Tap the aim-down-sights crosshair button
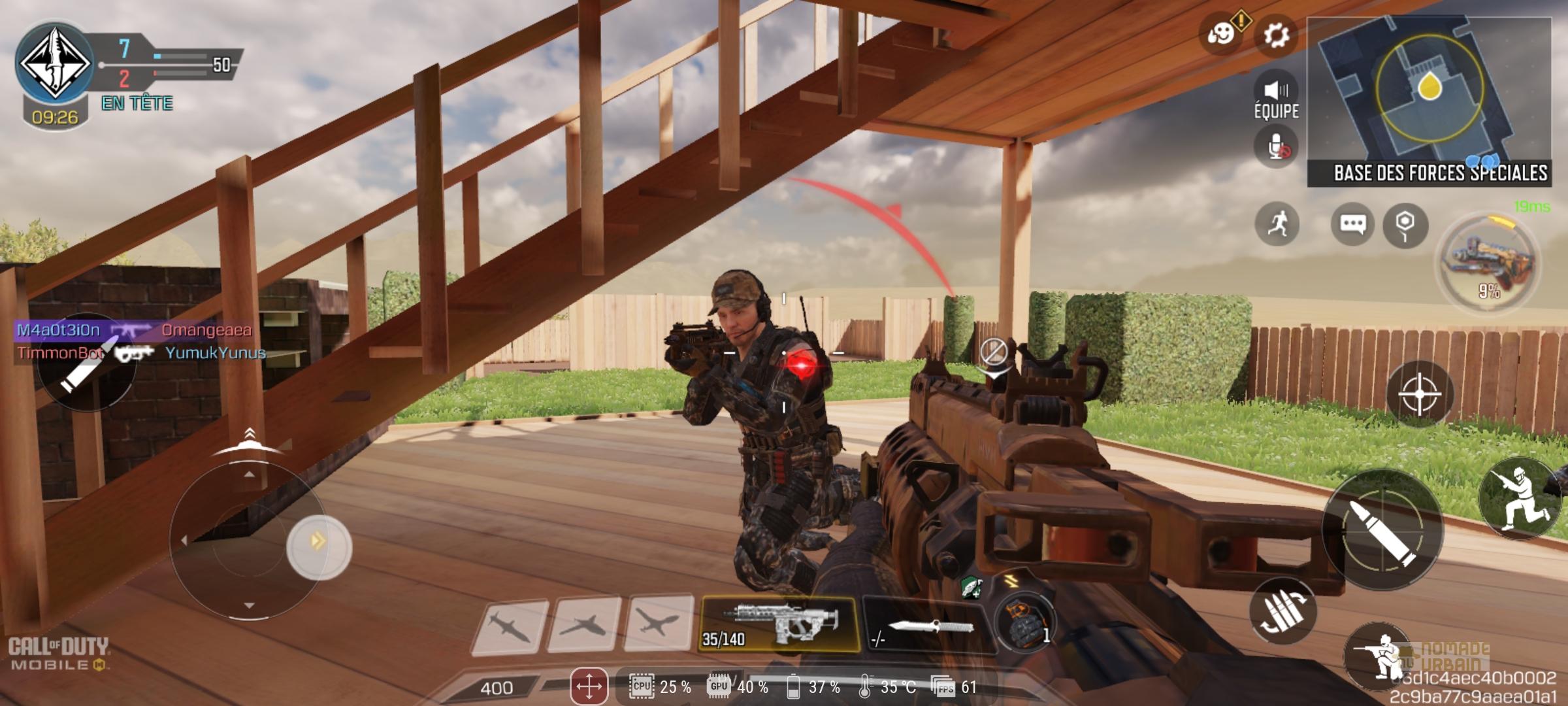 click(x=1419, y=394)
